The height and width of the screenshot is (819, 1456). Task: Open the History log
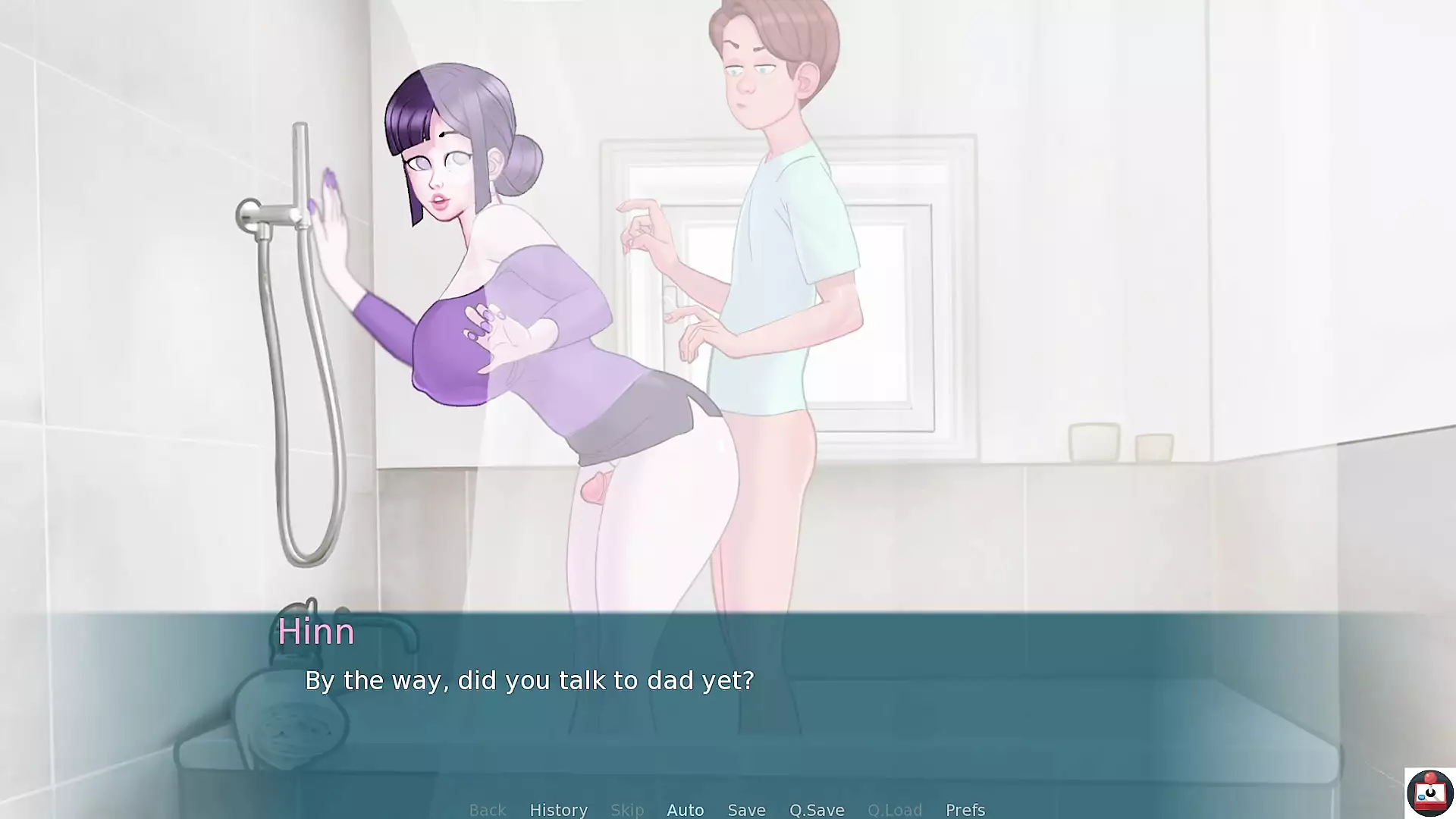click(x=558, y=809)
